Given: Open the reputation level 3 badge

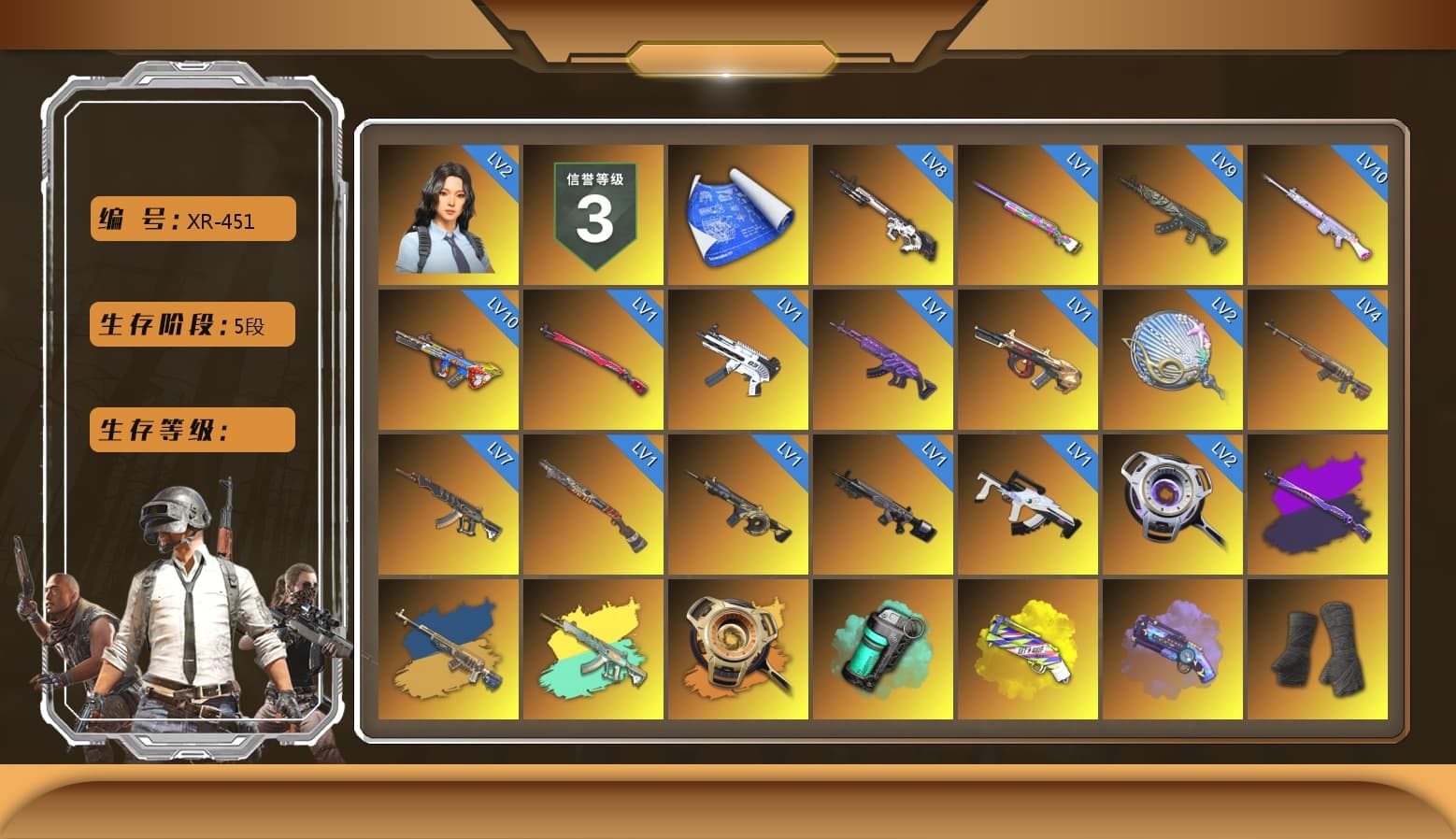Looking at the screenshot, I should (x=593, y=215).
